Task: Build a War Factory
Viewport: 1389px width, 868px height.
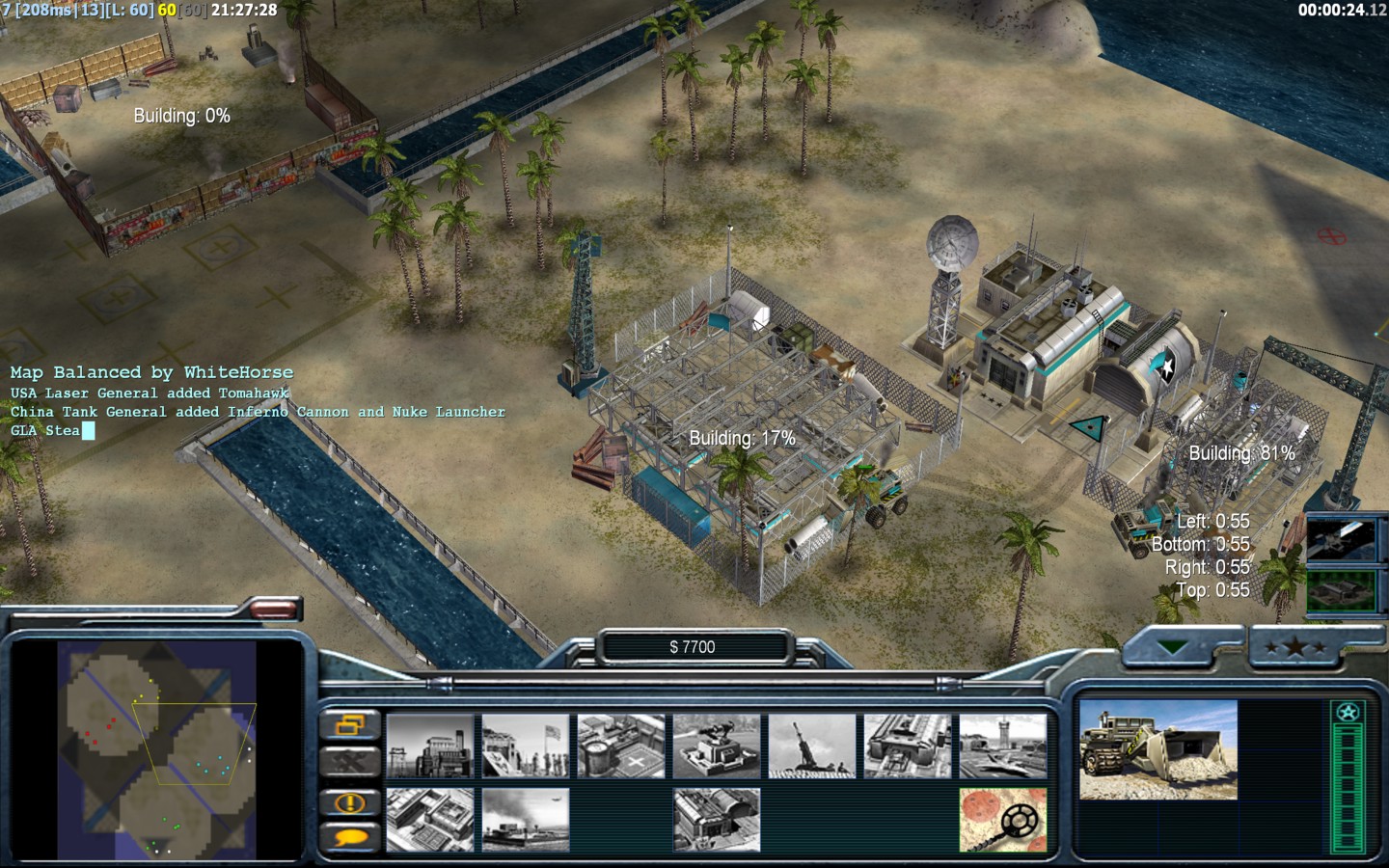Action: pyautogui.click(x=908, y=746)
